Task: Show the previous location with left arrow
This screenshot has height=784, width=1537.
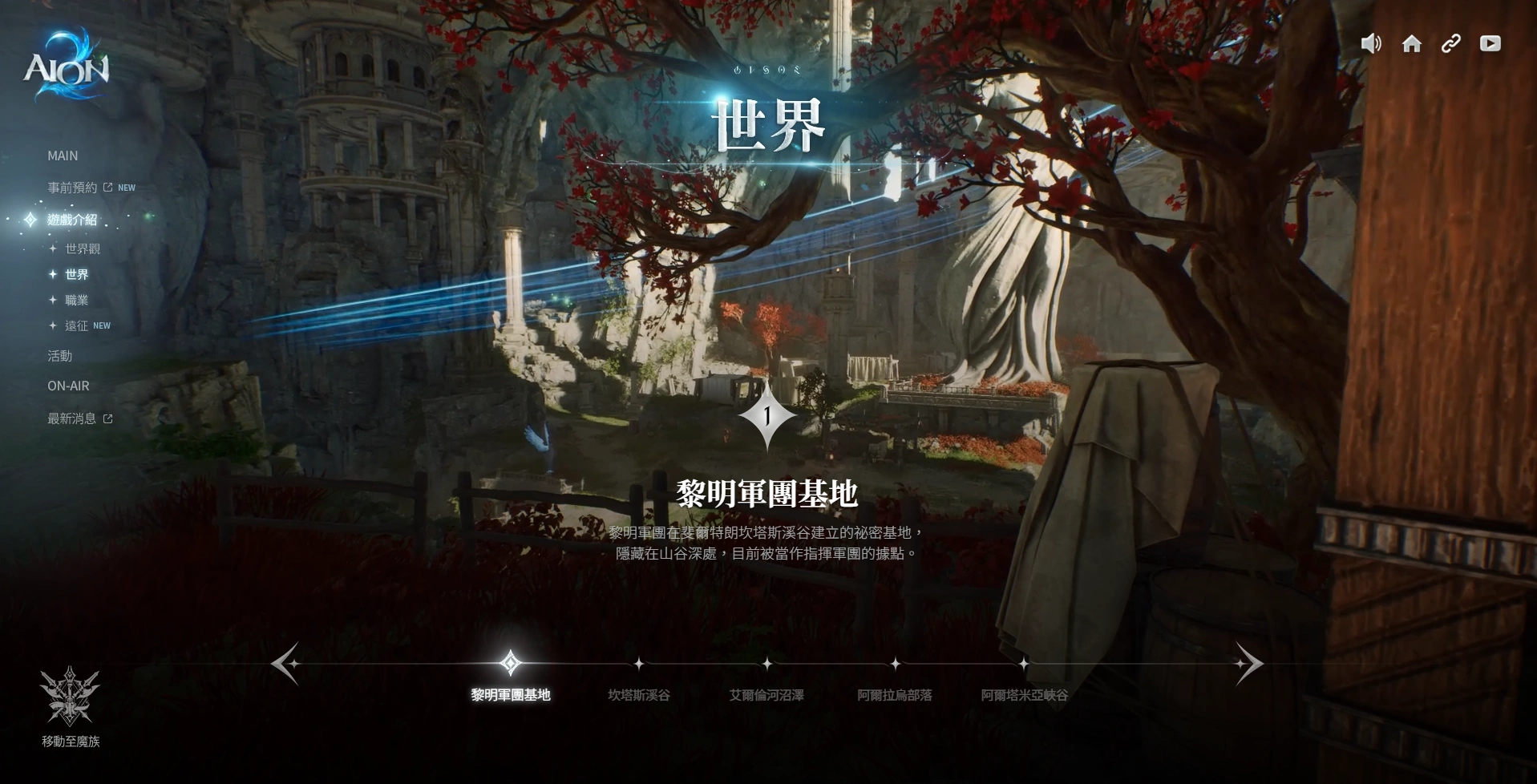Action: [285, 664]
